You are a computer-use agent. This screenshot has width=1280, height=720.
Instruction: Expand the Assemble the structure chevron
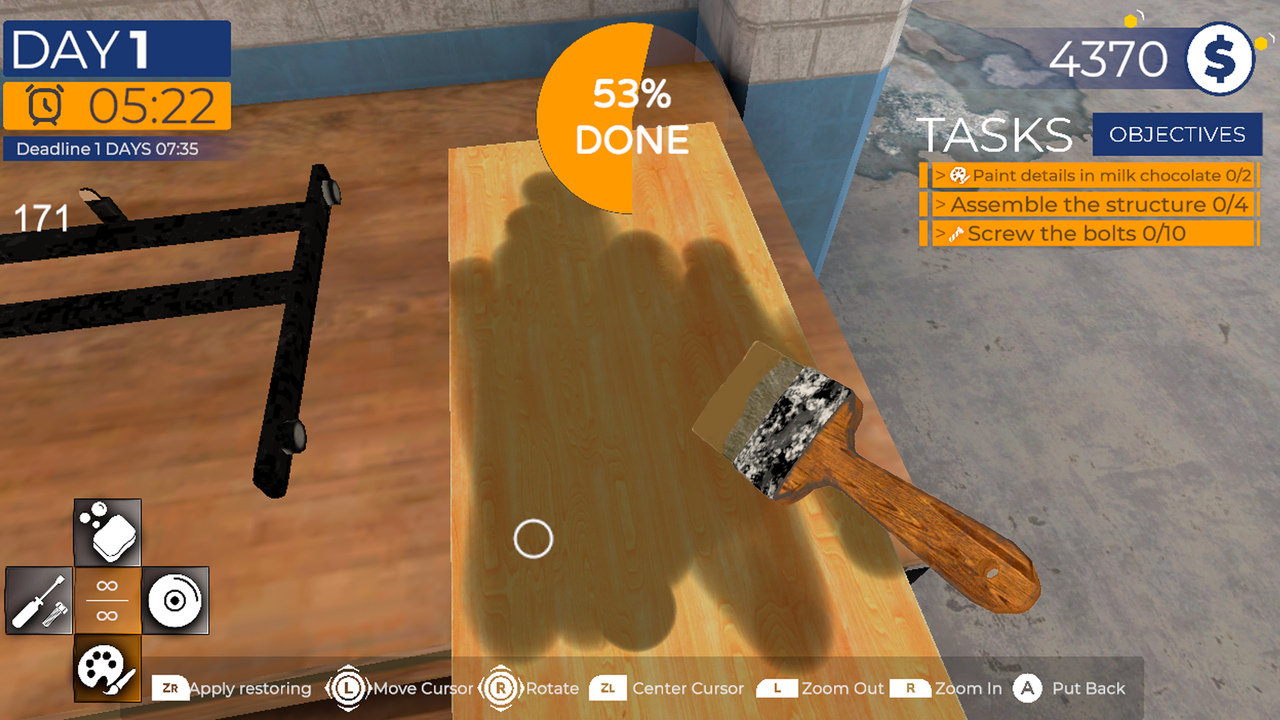pyautogui.click(x=938, y=205)
